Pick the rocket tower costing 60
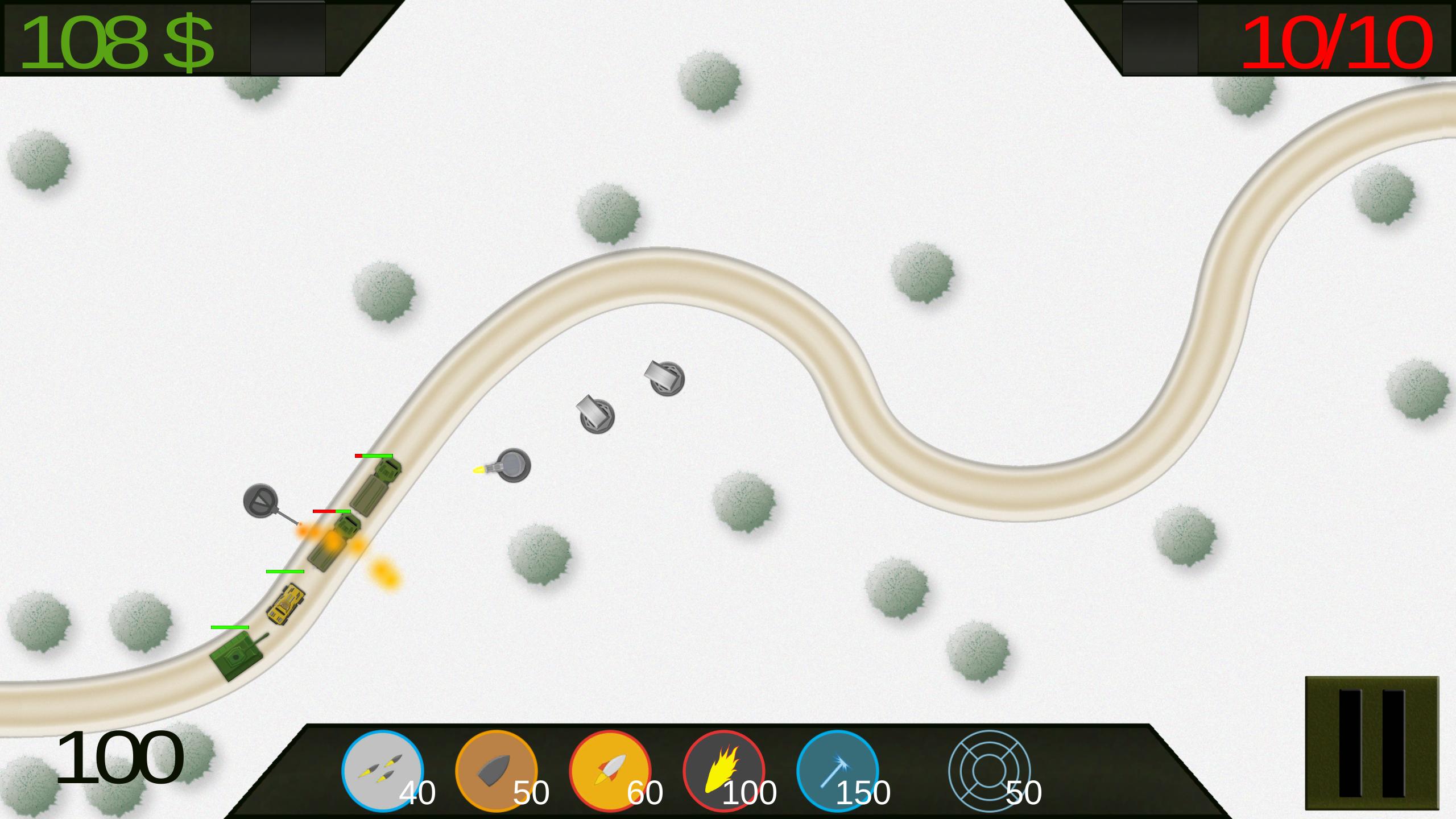Screen dimensions: 1456x819 click(610, 771)
